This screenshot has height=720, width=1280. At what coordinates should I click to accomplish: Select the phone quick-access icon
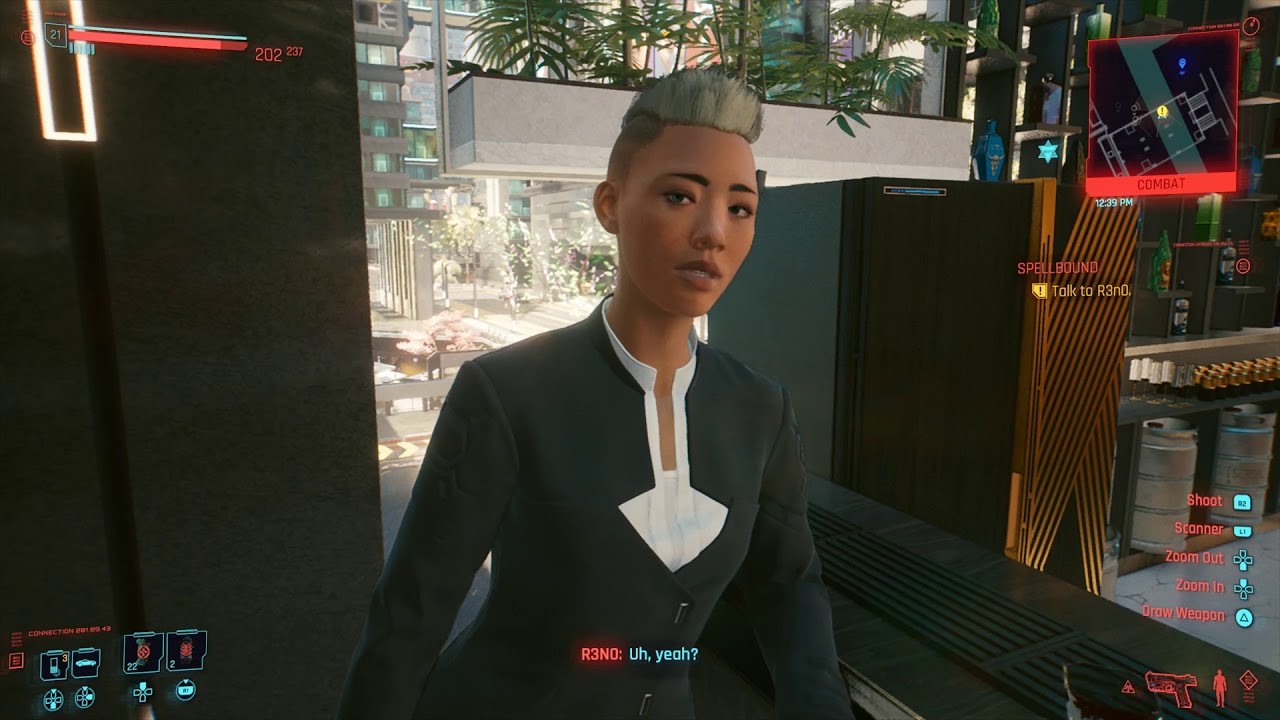pyautogui.click(x=52, y=662)
